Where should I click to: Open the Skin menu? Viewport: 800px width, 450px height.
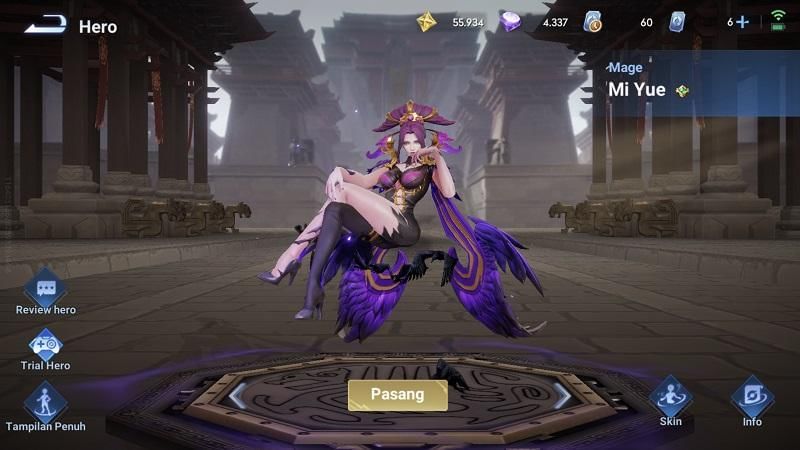point(670,398)
